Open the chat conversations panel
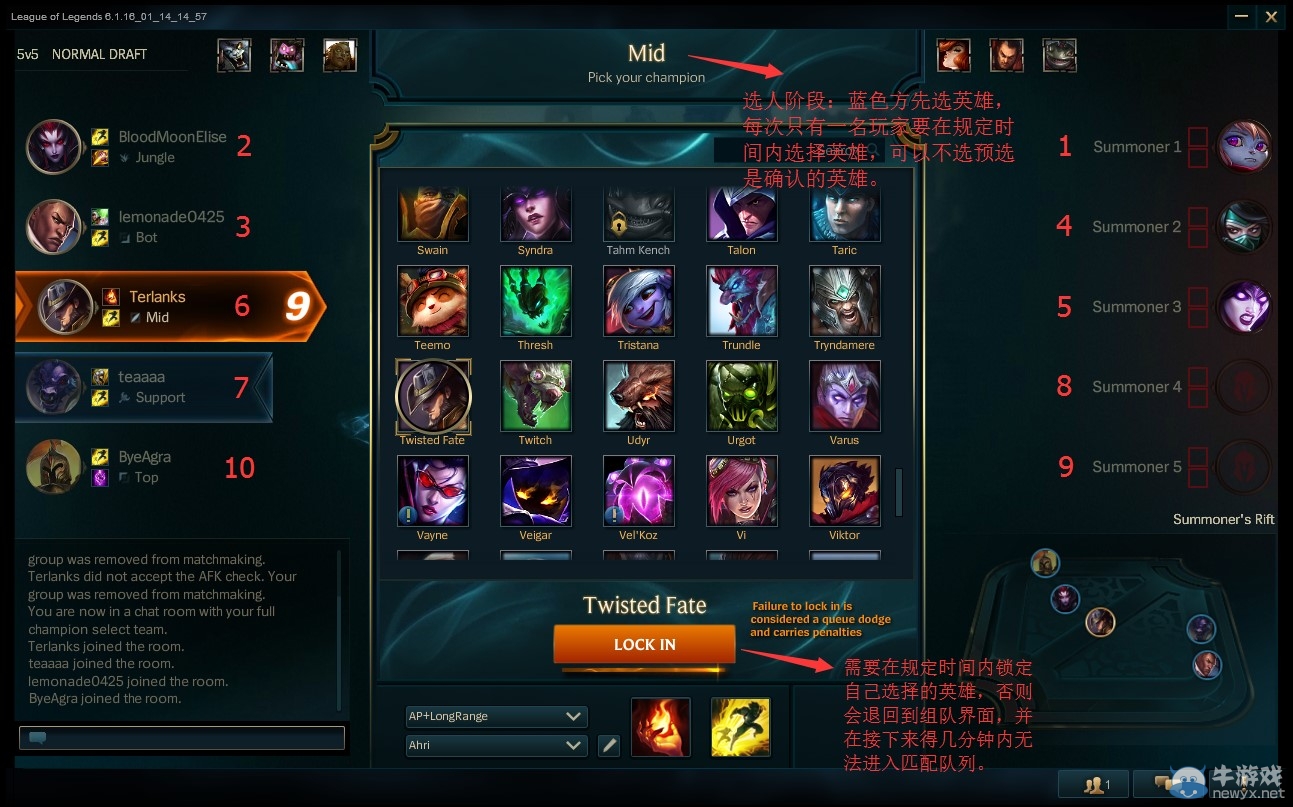 coord(1168,784)
